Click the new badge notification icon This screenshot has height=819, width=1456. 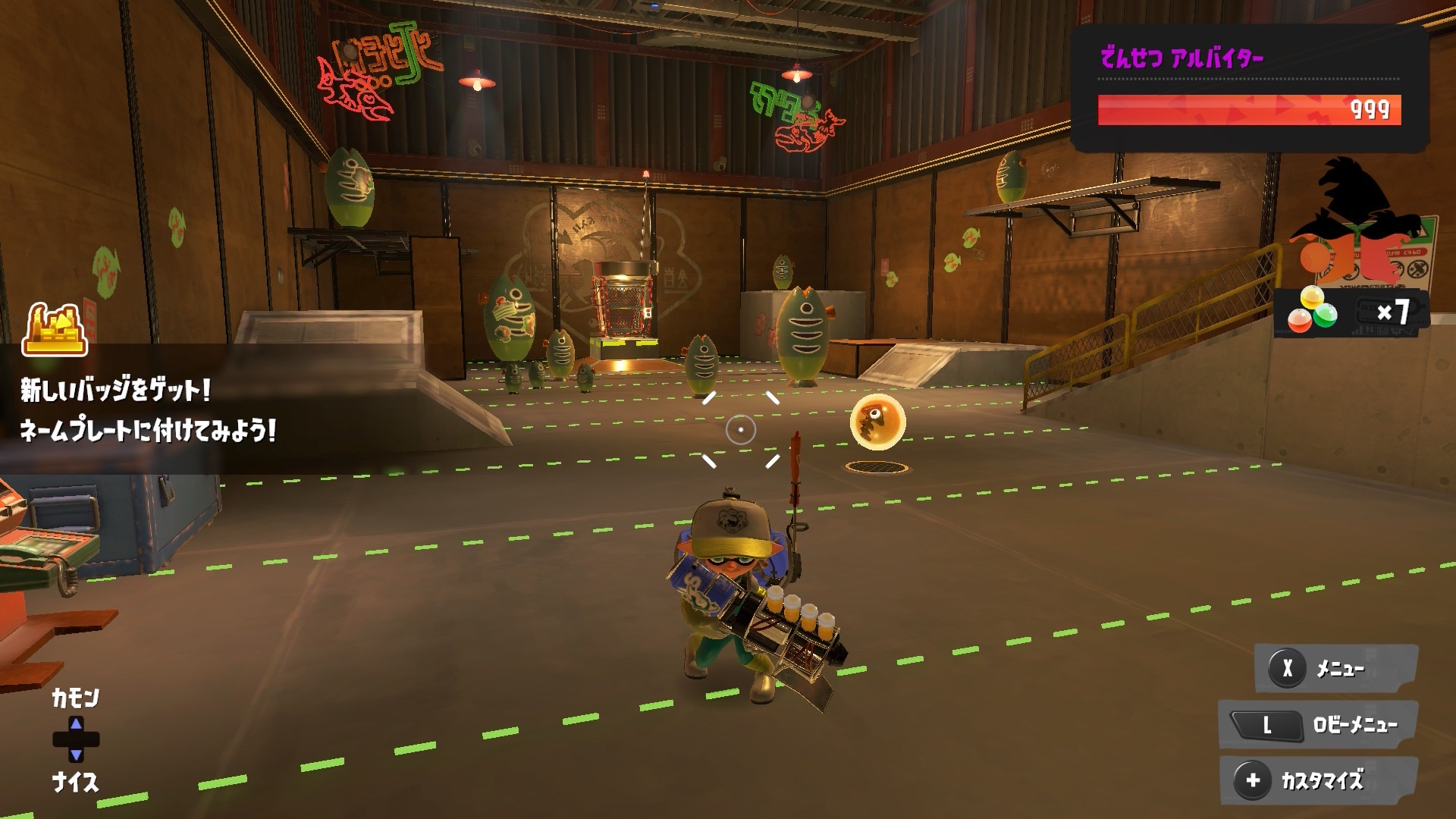[55, 330]
